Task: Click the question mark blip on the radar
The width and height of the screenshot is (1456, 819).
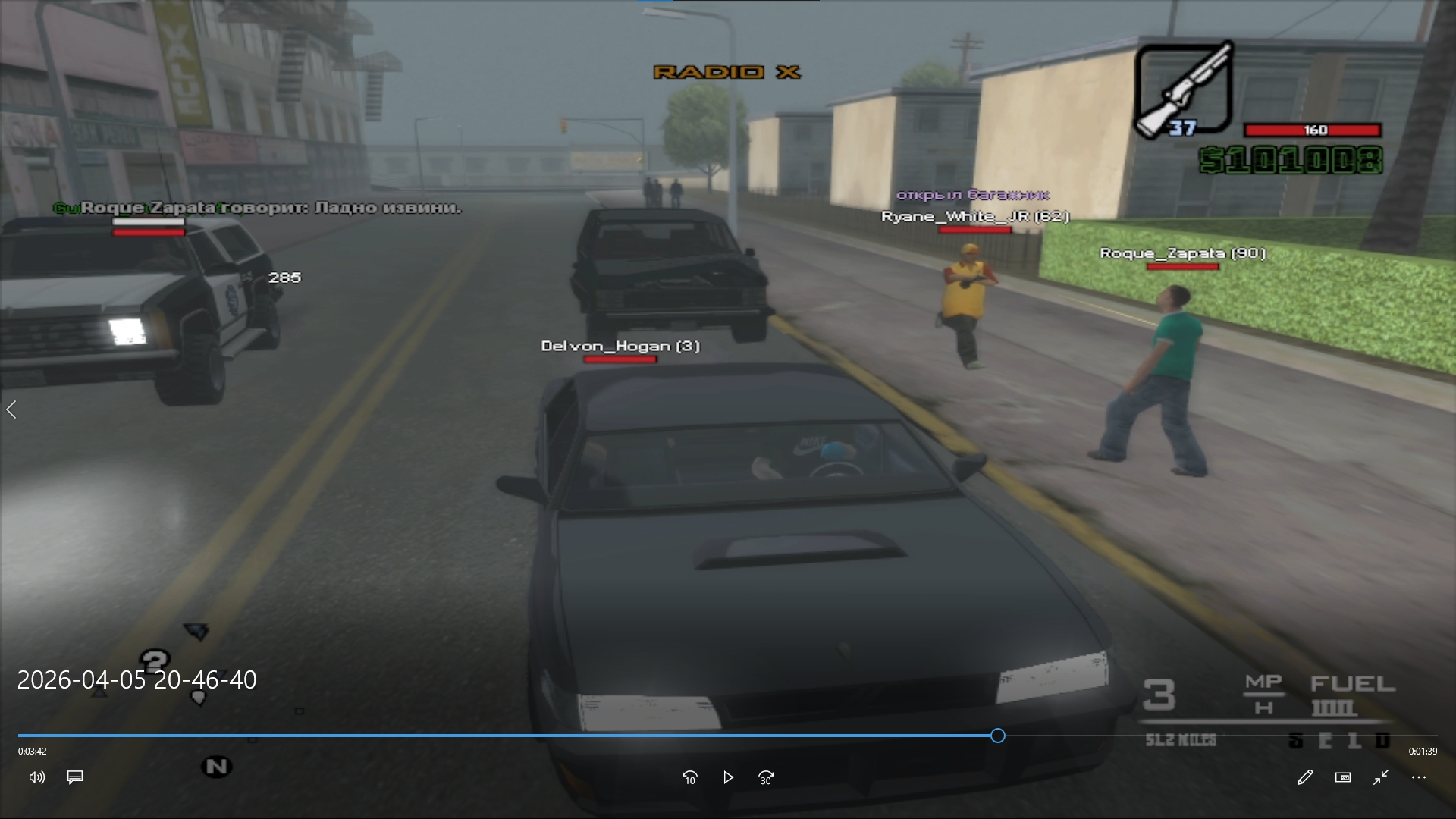Action: (155, 662)
